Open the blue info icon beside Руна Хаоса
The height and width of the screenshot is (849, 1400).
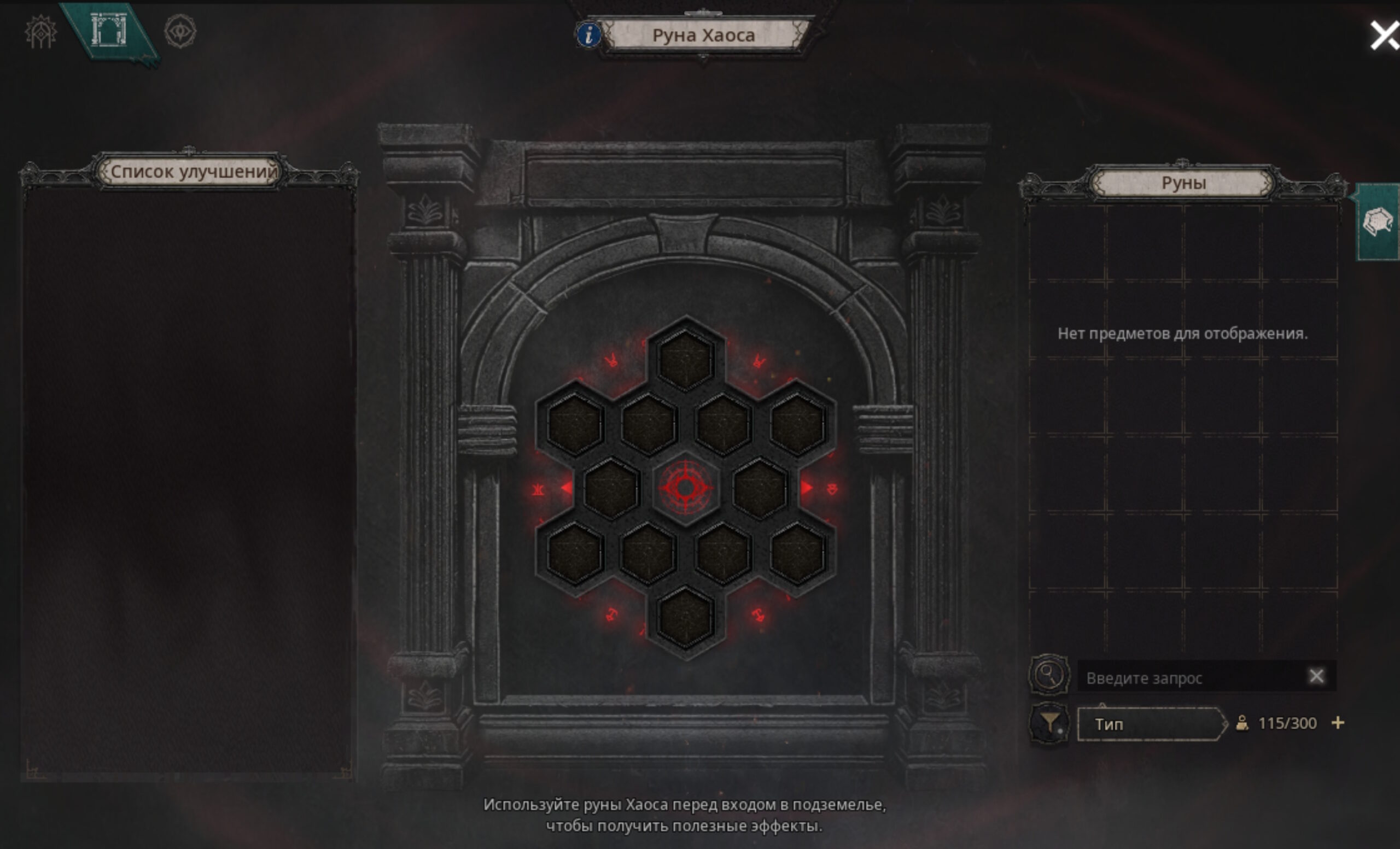click(x=588, y=35)
